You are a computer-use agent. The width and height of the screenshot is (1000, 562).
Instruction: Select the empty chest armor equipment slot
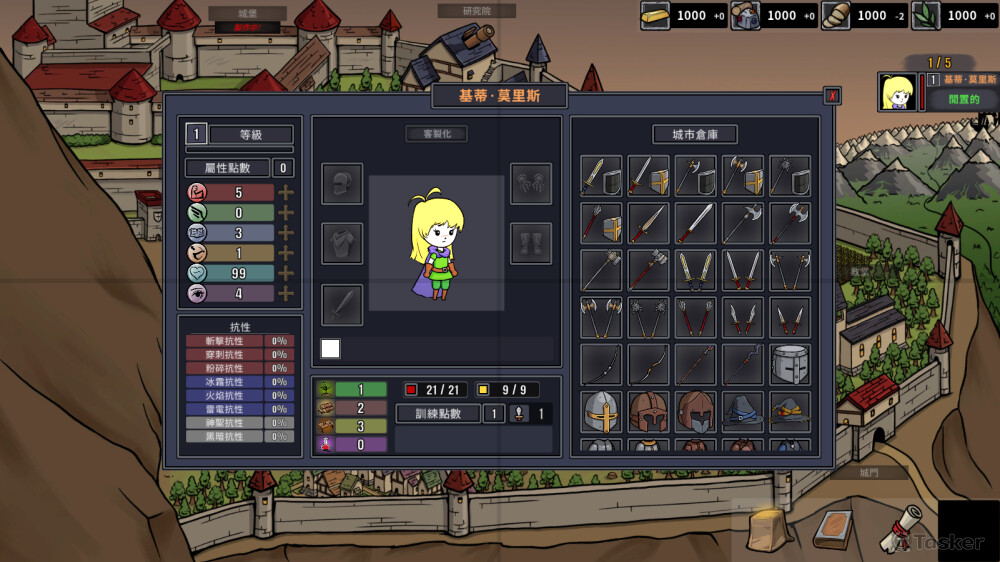point(342,244)
